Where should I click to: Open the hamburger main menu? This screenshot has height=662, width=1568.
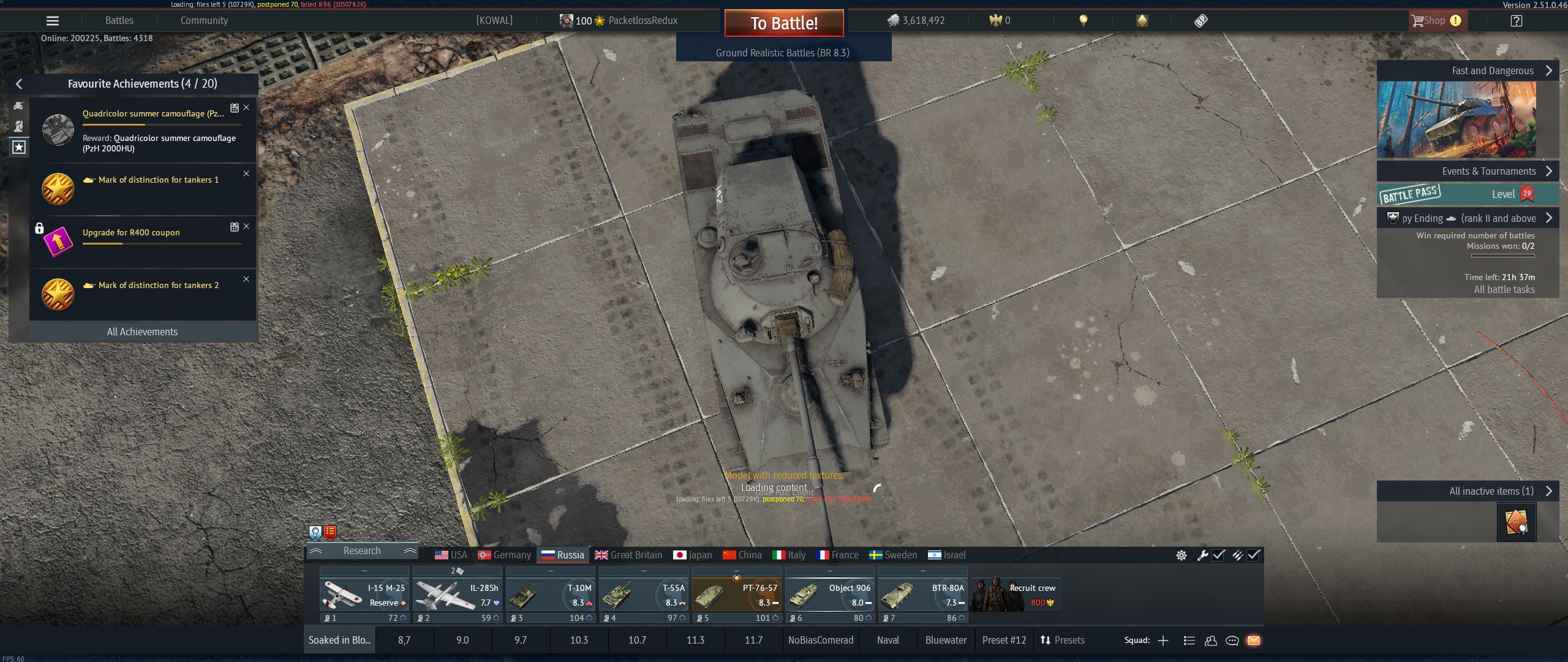click(53, 21)
